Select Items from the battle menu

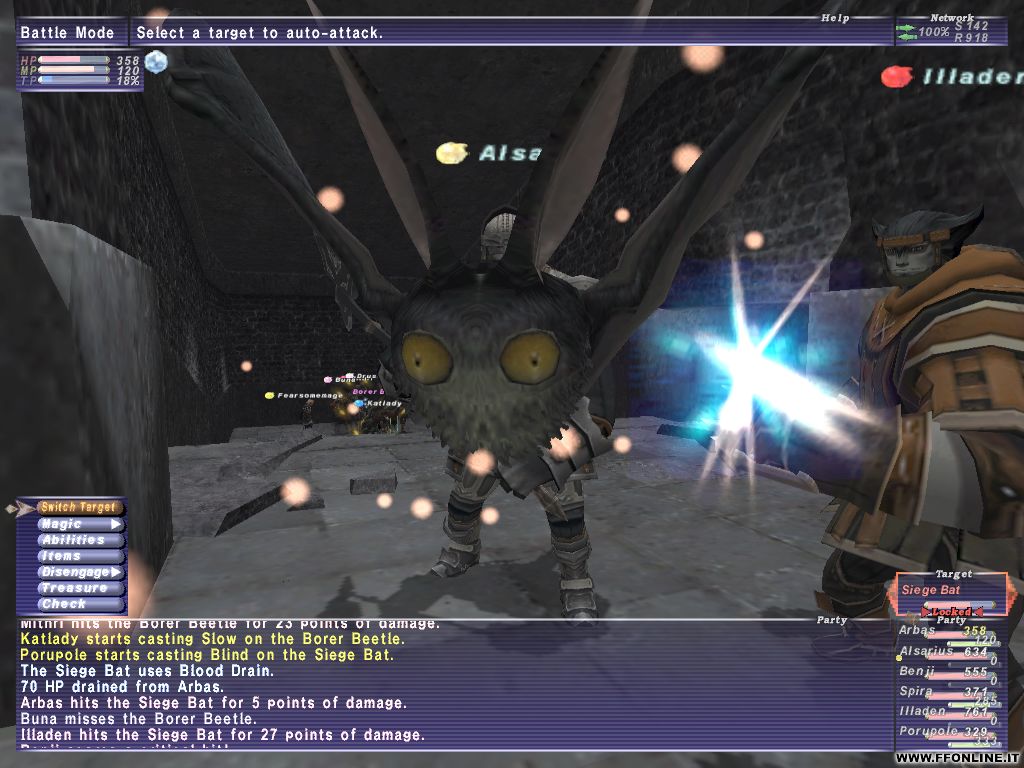tap(78, 556)
